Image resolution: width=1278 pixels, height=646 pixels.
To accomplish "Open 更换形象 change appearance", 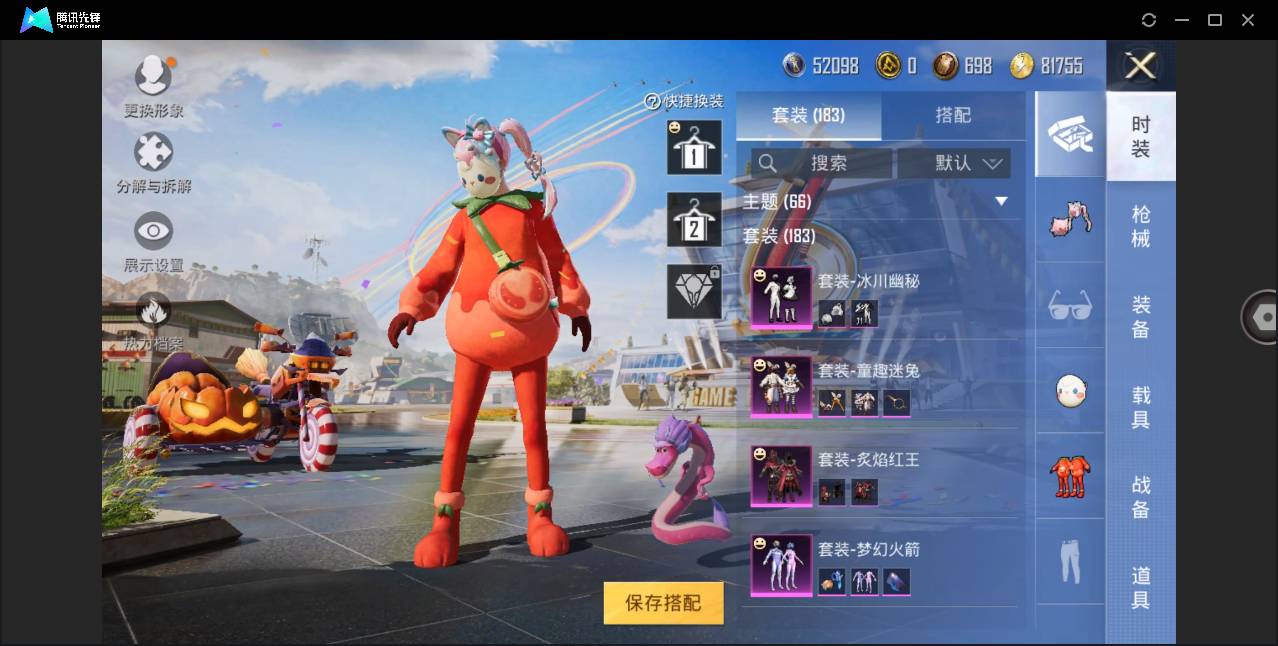I will coord(153,86).
